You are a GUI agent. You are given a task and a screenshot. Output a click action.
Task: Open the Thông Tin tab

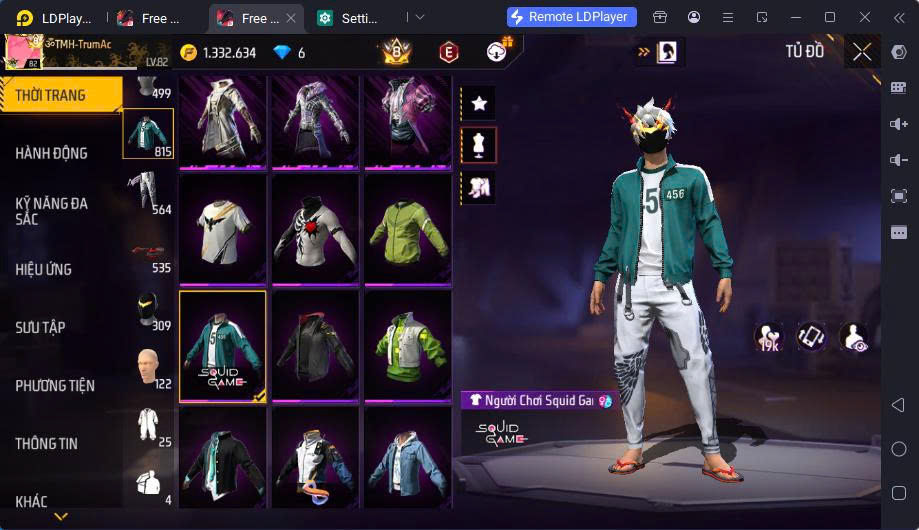click(46, 443)
